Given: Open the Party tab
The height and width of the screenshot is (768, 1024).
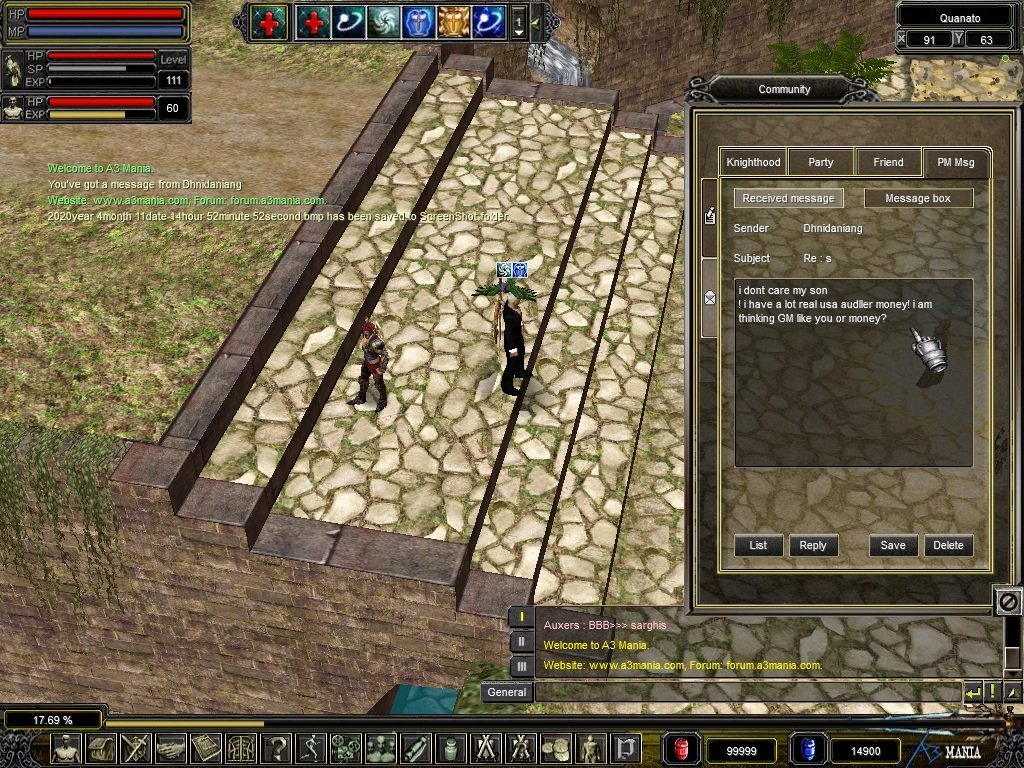Looking at the screenshot, I should pyautogui.click(x=821, y=162).
